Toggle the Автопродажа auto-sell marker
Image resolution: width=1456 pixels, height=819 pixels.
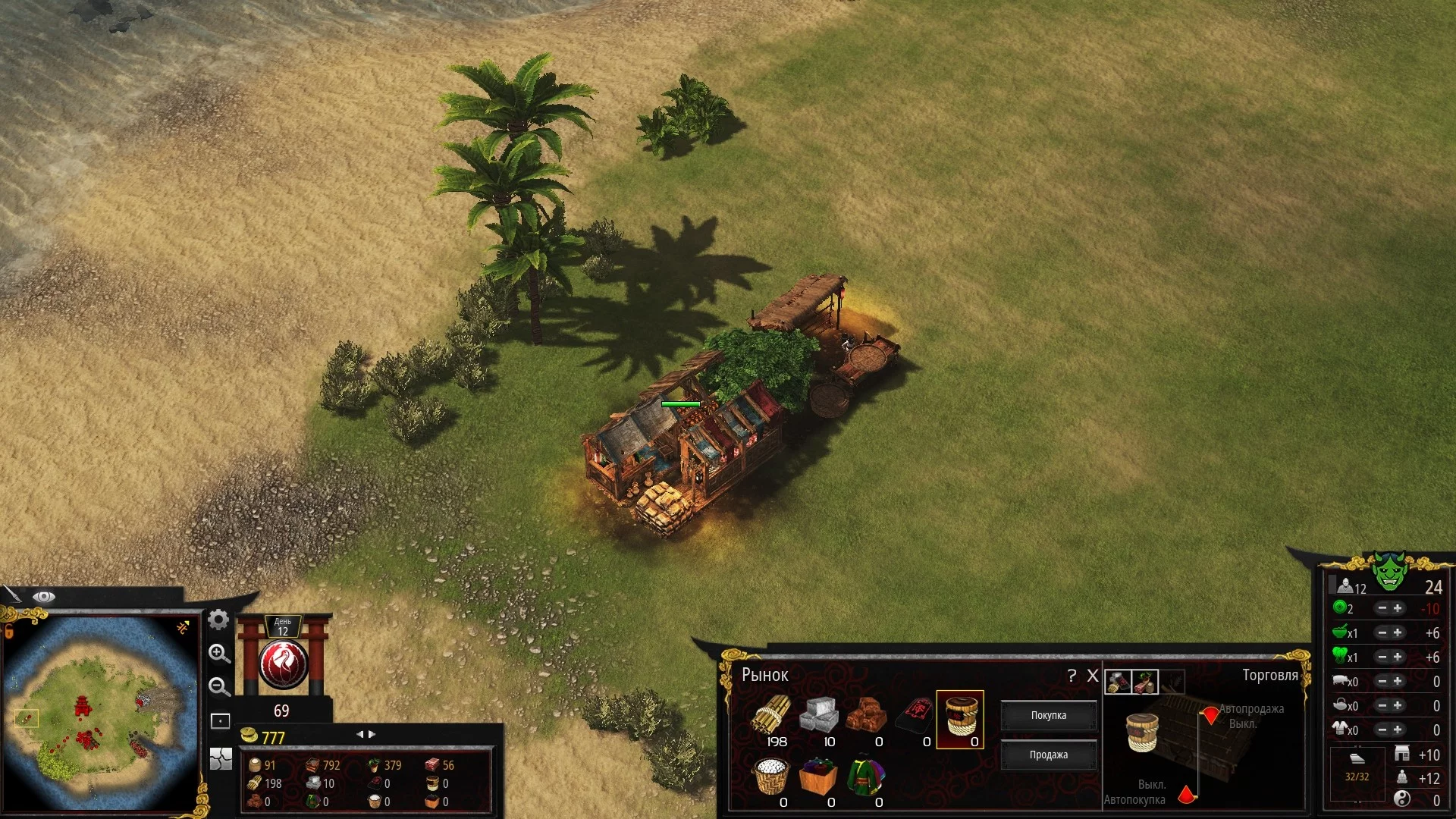(1210, 714)
